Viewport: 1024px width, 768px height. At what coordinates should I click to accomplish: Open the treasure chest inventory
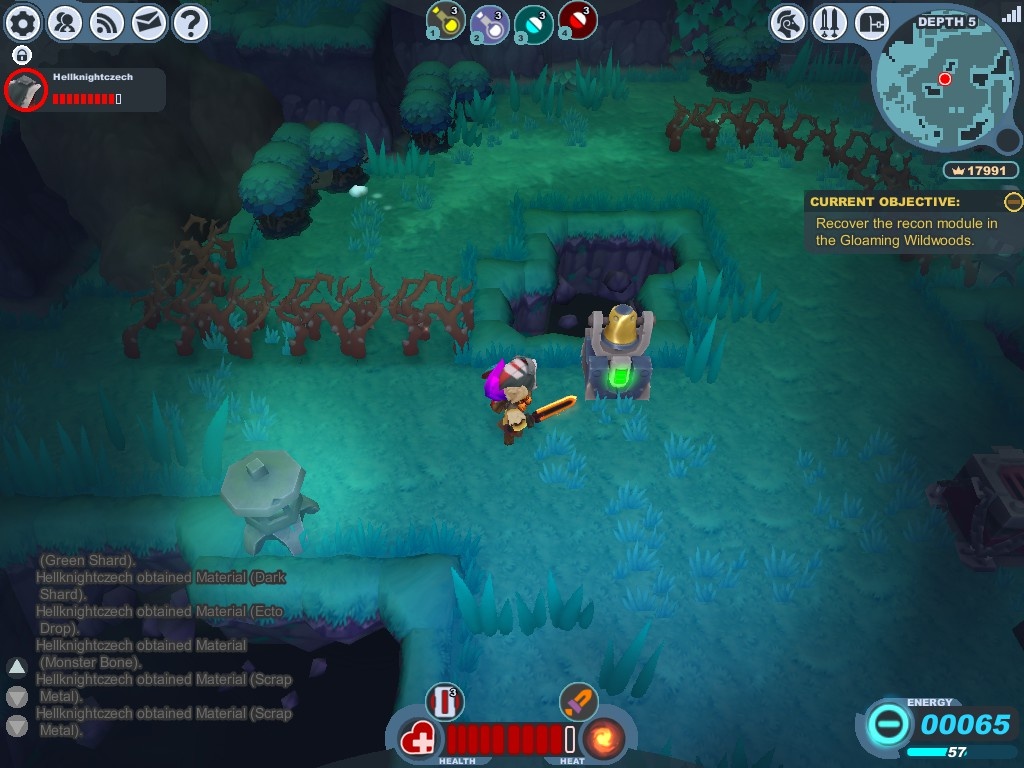click(872, 22)
